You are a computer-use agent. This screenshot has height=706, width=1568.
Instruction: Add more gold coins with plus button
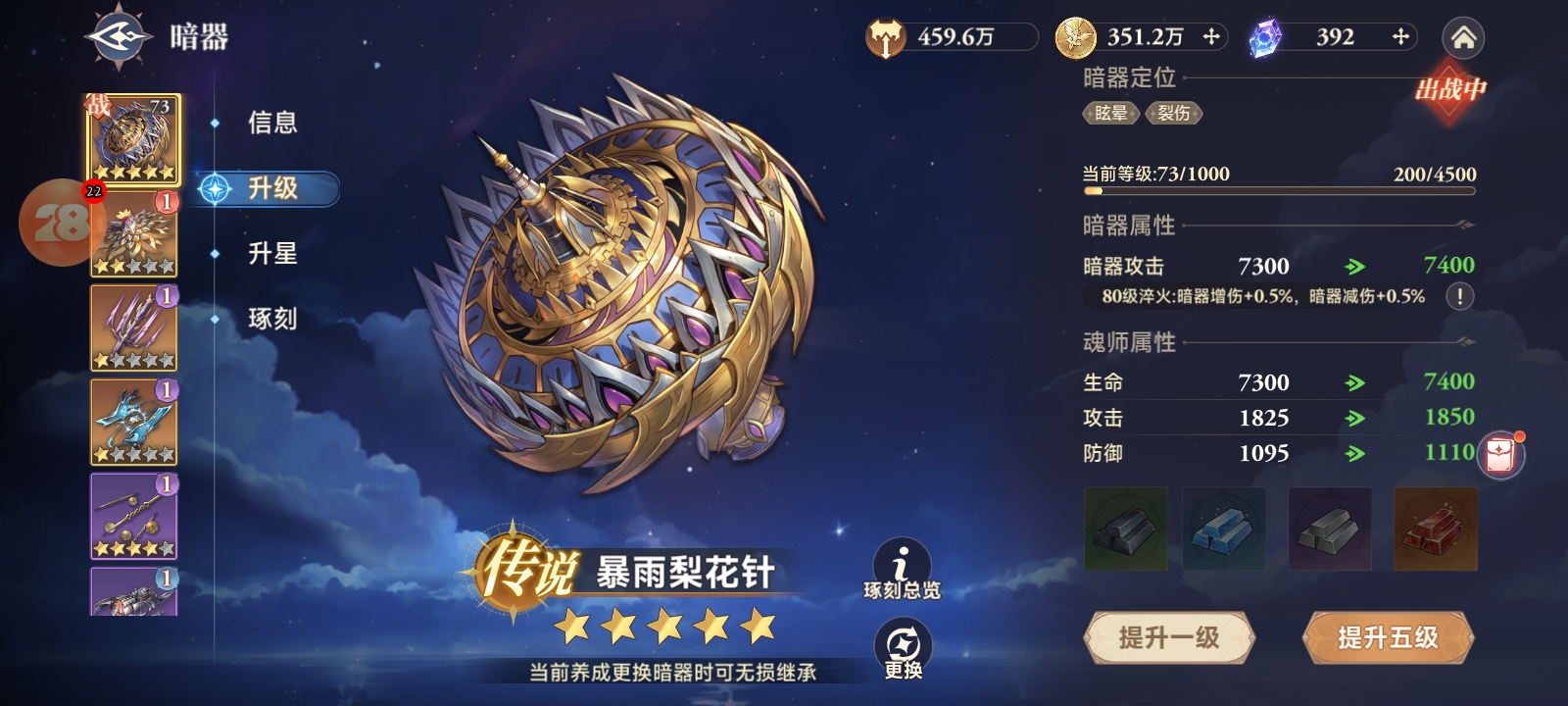pyautogui.click(x=1211, y=37)
